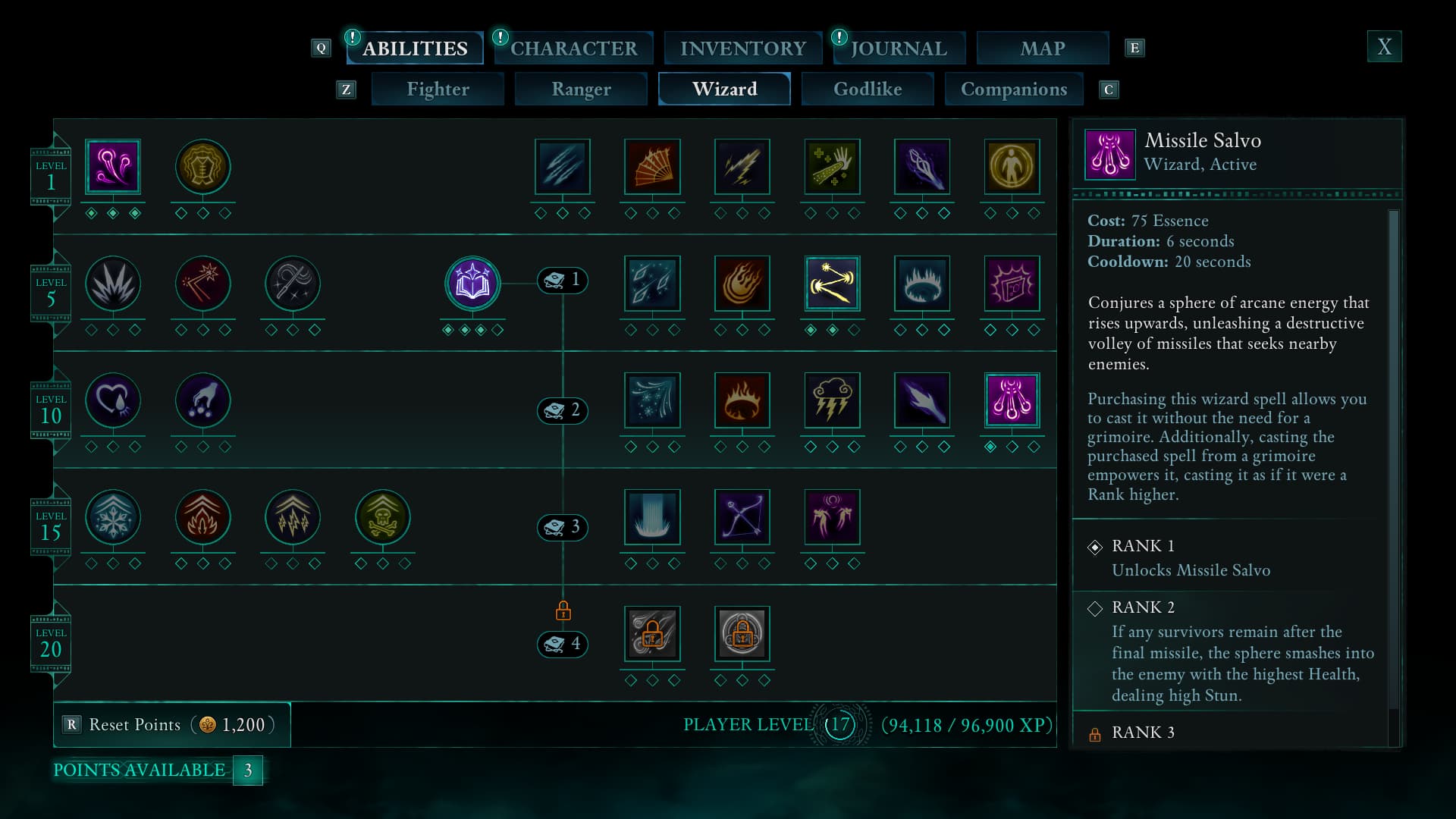Open the Journal tab
Screen dimensions: 1456x819
[899, 48]
